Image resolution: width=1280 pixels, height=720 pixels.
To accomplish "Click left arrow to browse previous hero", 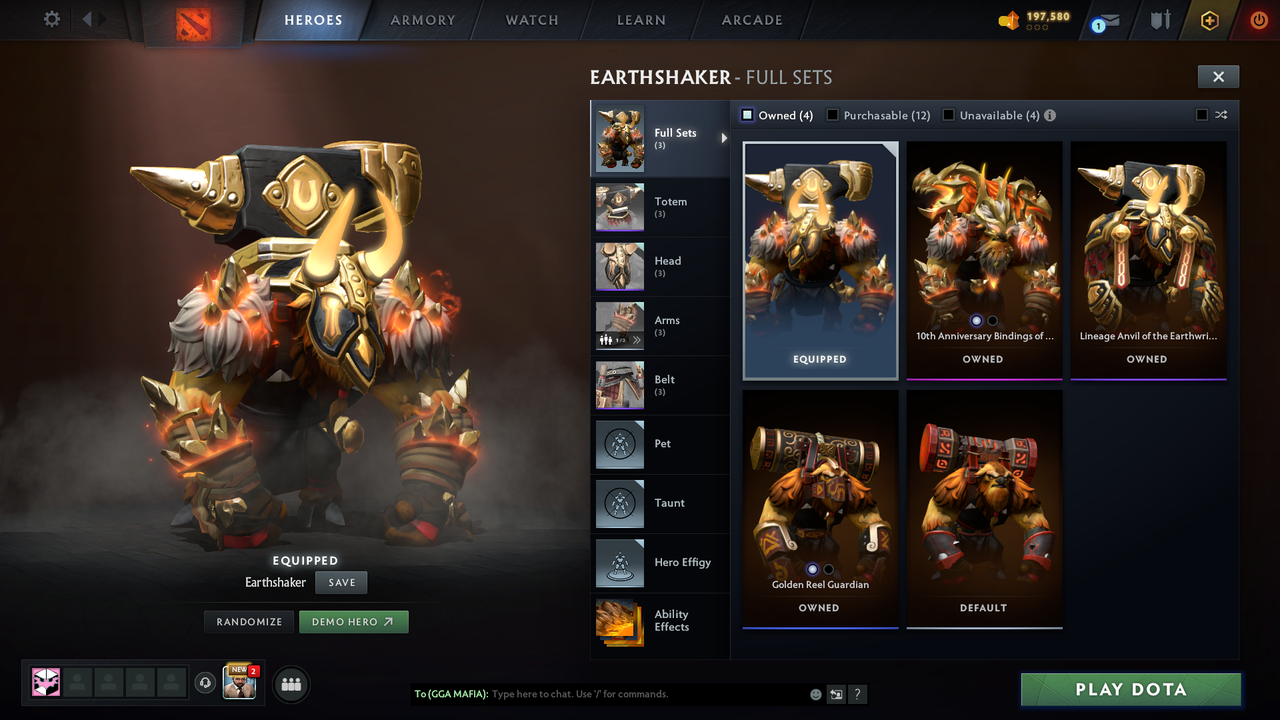I will pos(88,18).
